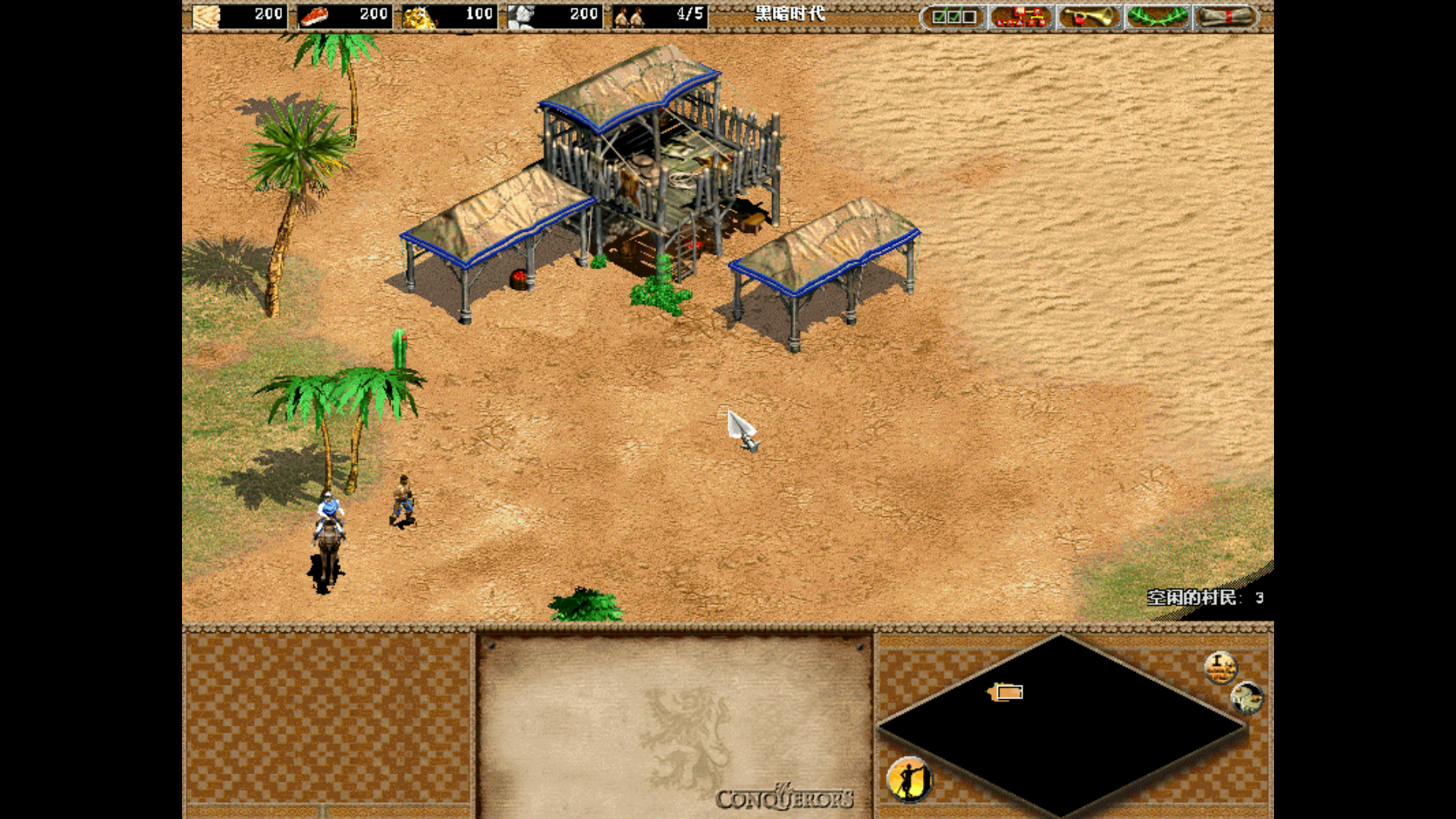Open the objectives checklist button
The height and width of the screenshot is (819, 1456).
click(x=953, y=16)
